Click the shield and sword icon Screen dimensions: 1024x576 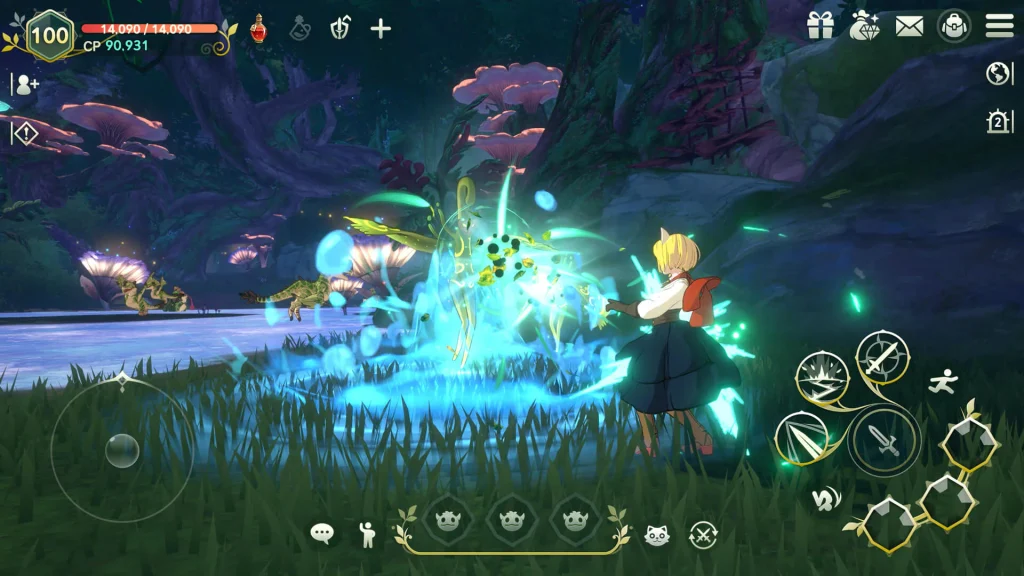pos(339,28)
